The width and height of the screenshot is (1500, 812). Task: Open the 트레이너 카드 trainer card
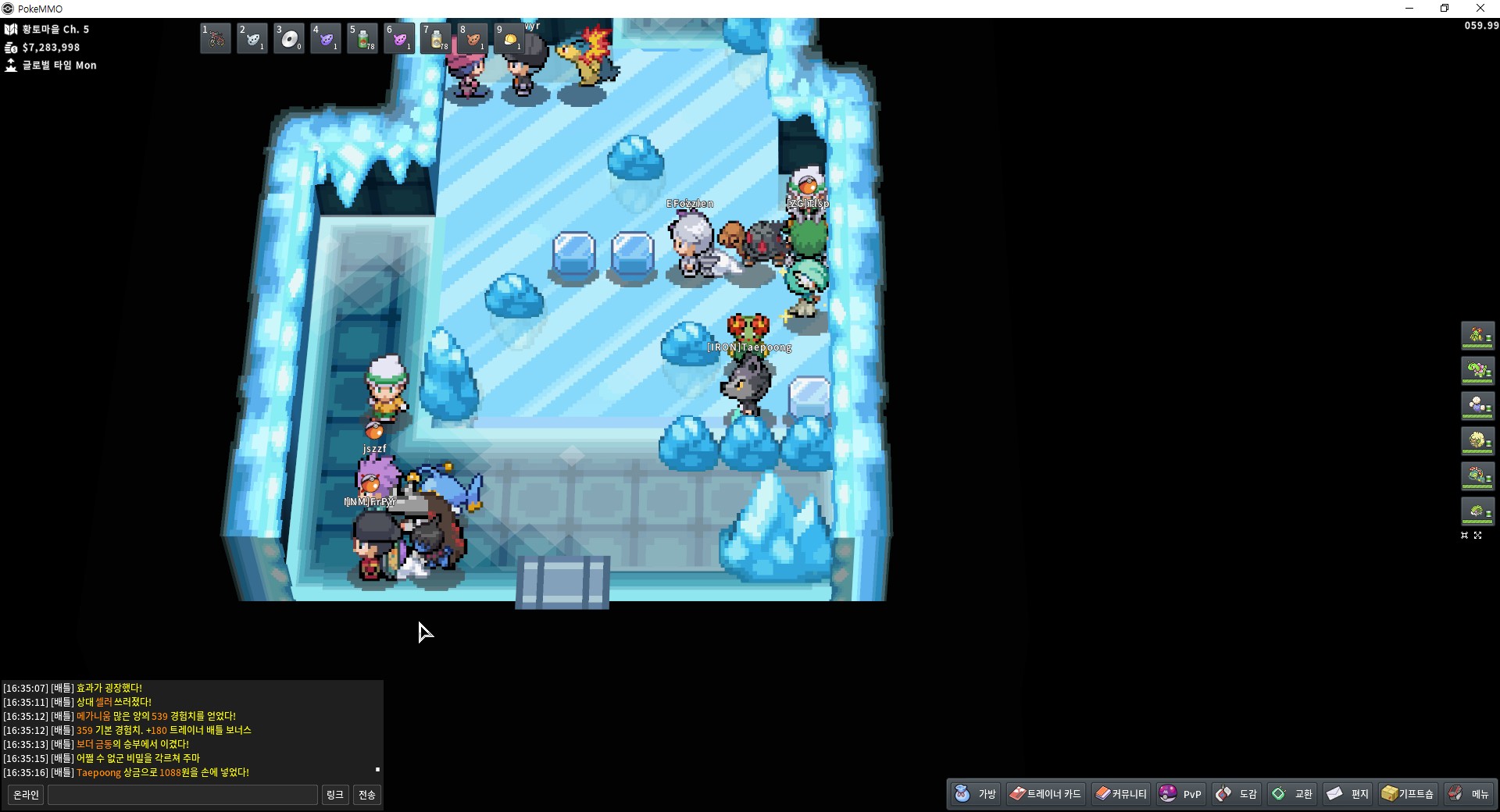(x=1045, y=794)
